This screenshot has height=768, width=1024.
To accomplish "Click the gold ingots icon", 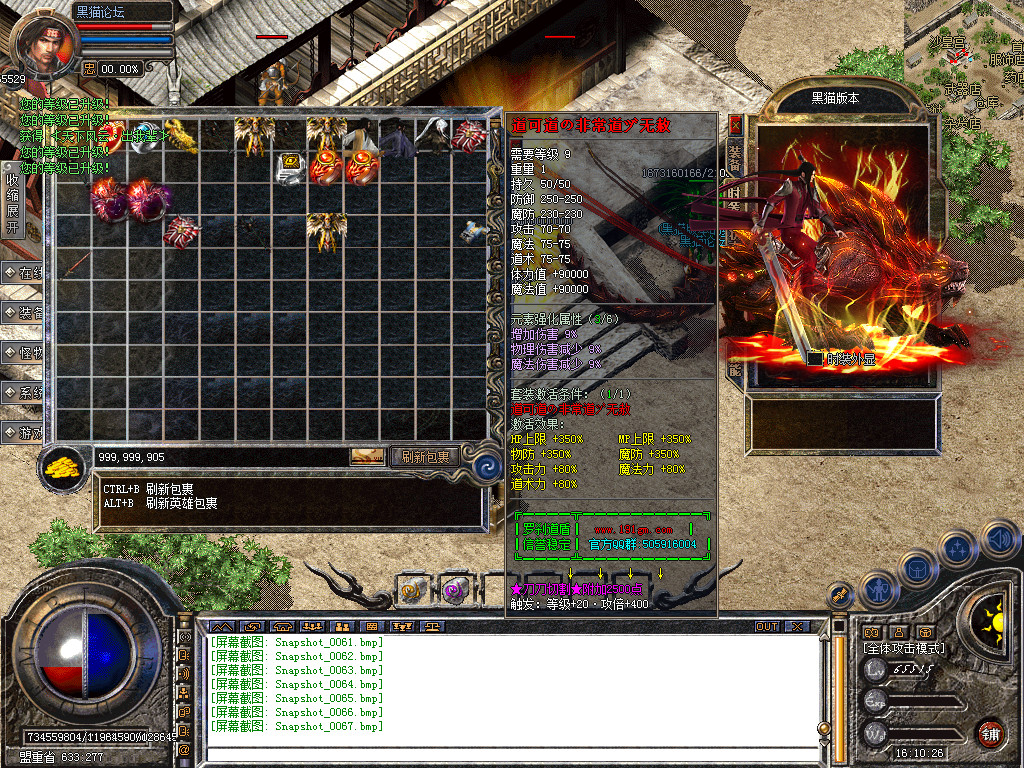I will click(66, 468).
